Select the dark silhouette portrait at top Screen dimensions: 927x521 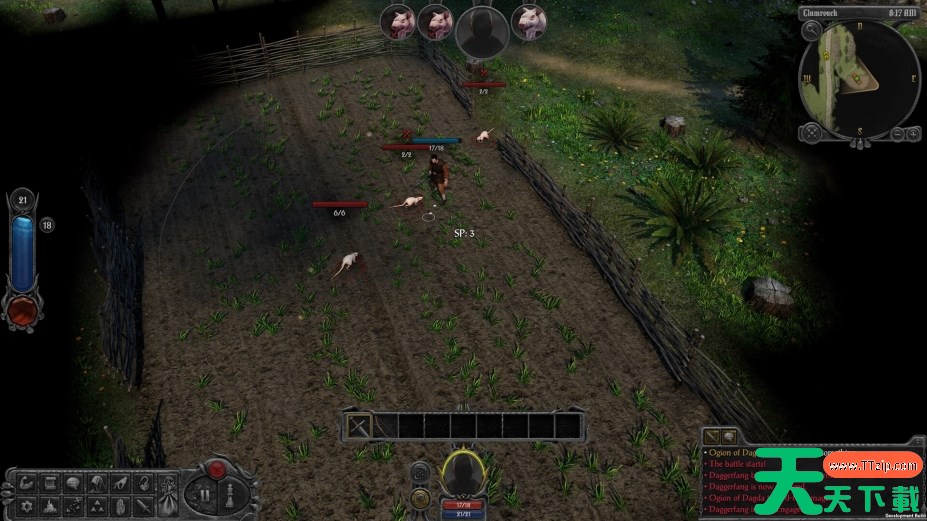(x=478, y=30)
